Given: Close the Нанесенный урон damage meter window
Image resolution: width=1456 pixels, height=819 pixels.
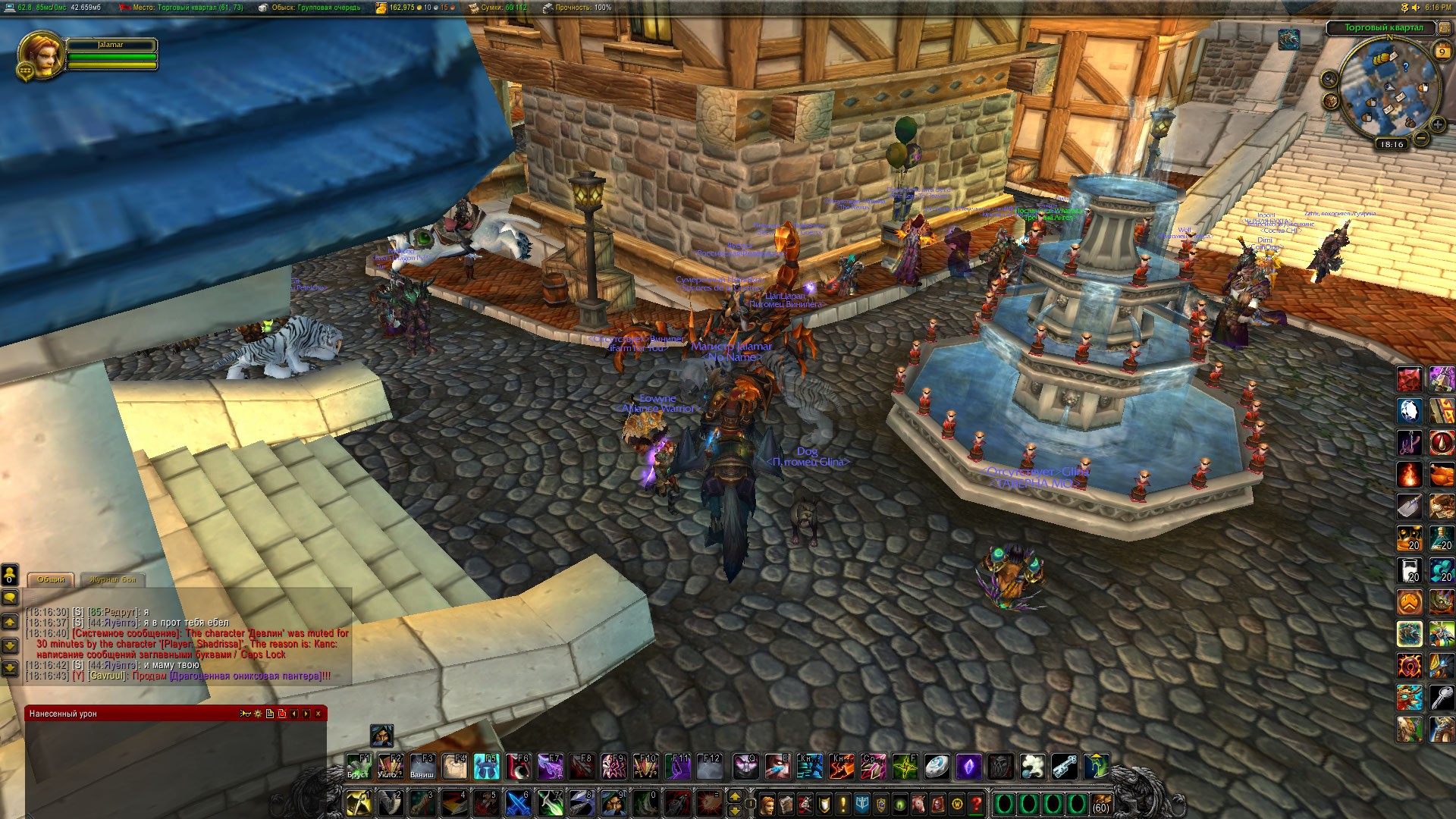Looking at the screenshot, I should [318, 714].
